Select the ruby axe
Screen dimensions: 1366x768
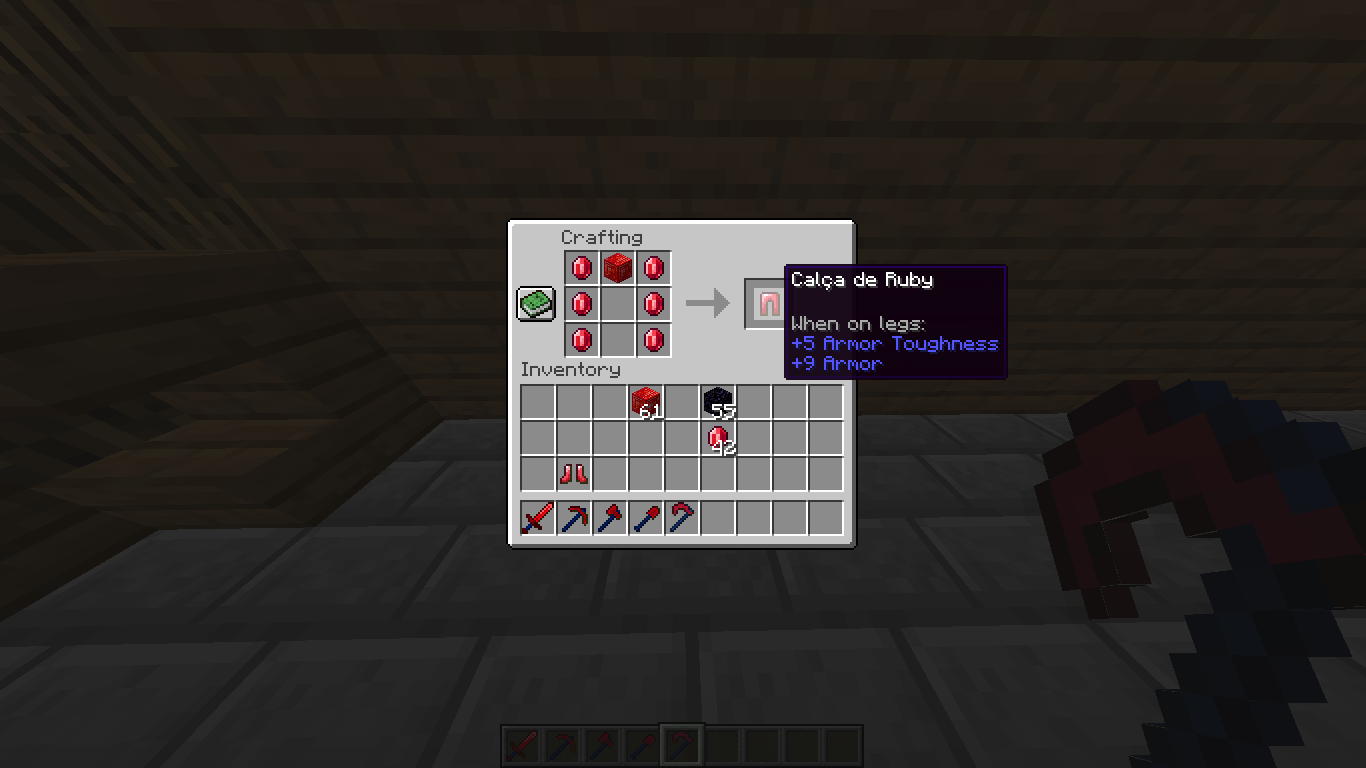point(609,516)
